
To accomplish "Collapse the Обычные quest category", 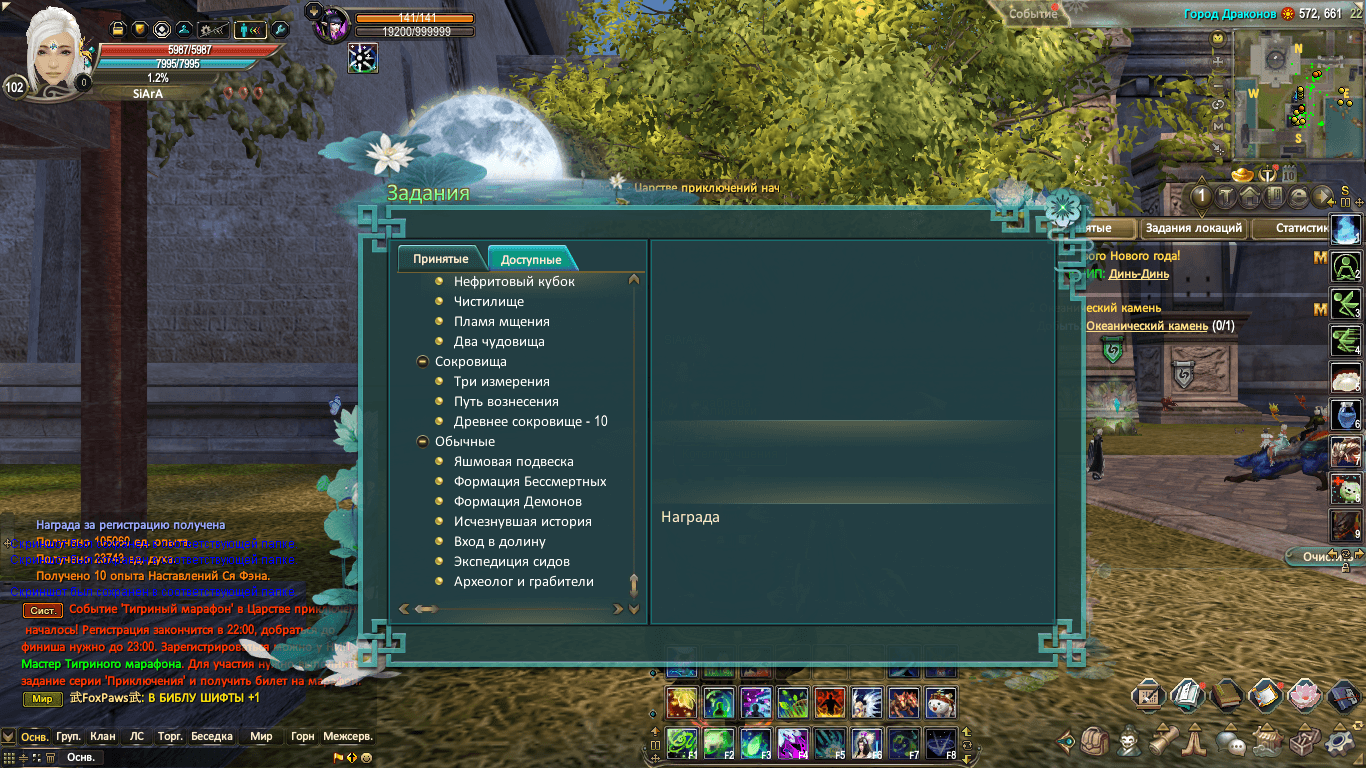I will click(x=423, y=442).
